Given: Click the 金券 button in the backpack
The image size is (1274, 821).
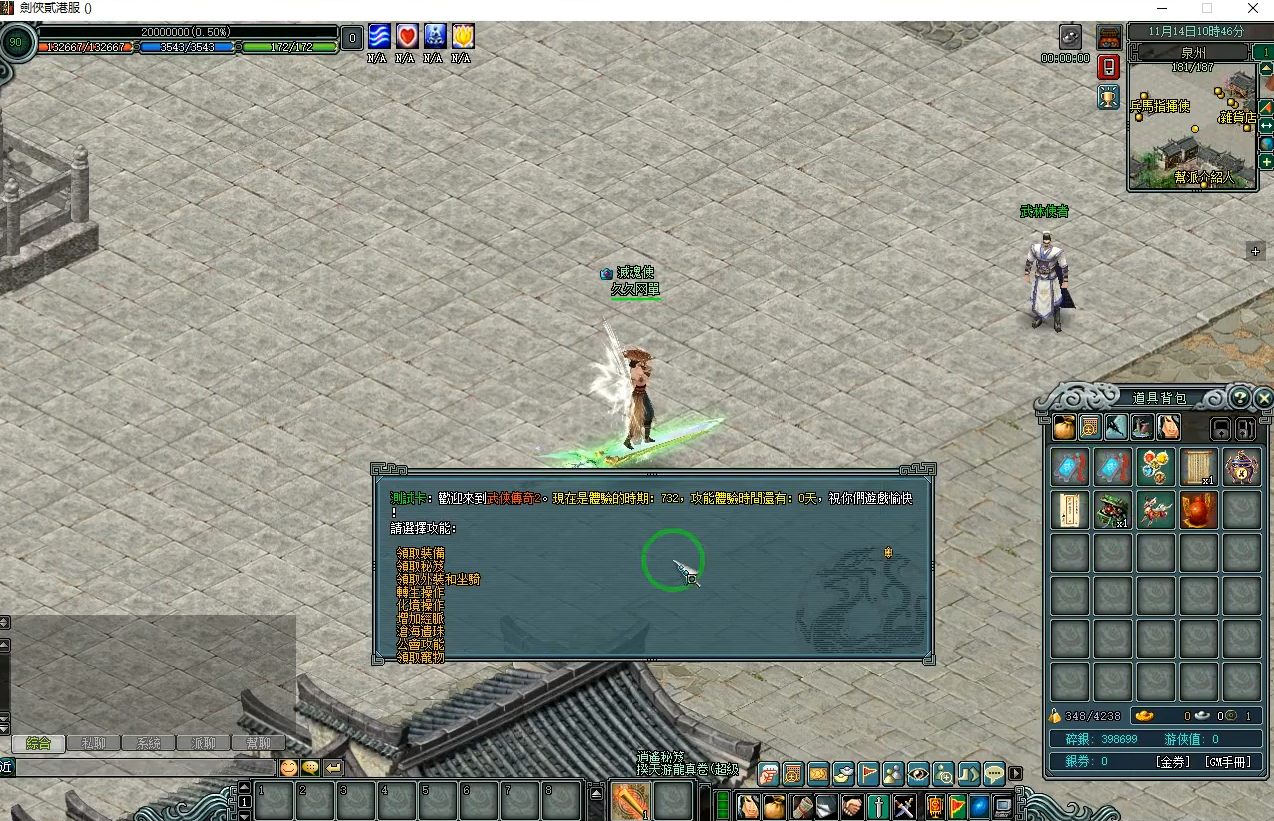Looking at the screenshot, I should tap(1173, 762).
